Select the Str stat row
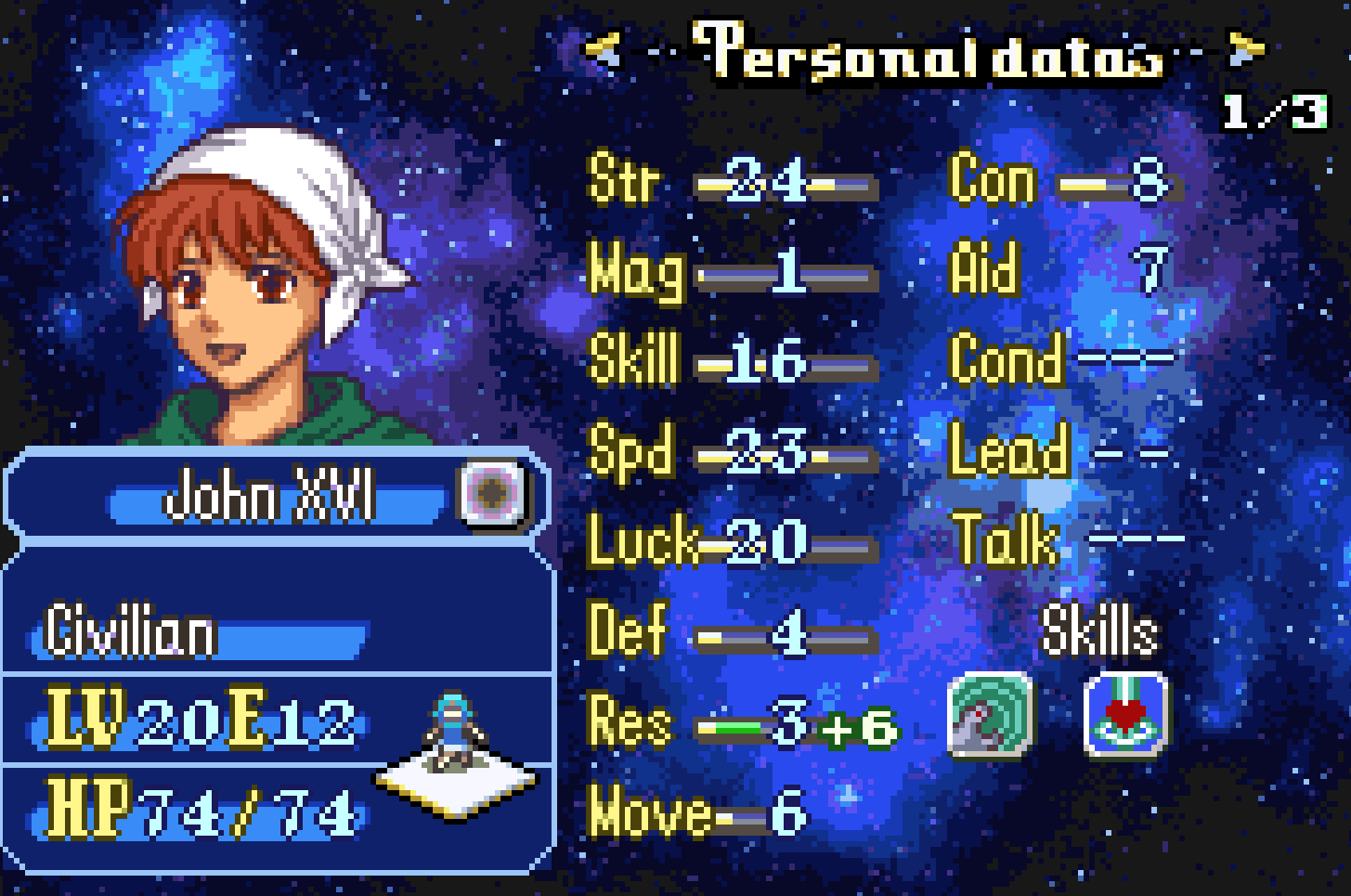Screen dimensions: 1351x896 tap(734, 181)
